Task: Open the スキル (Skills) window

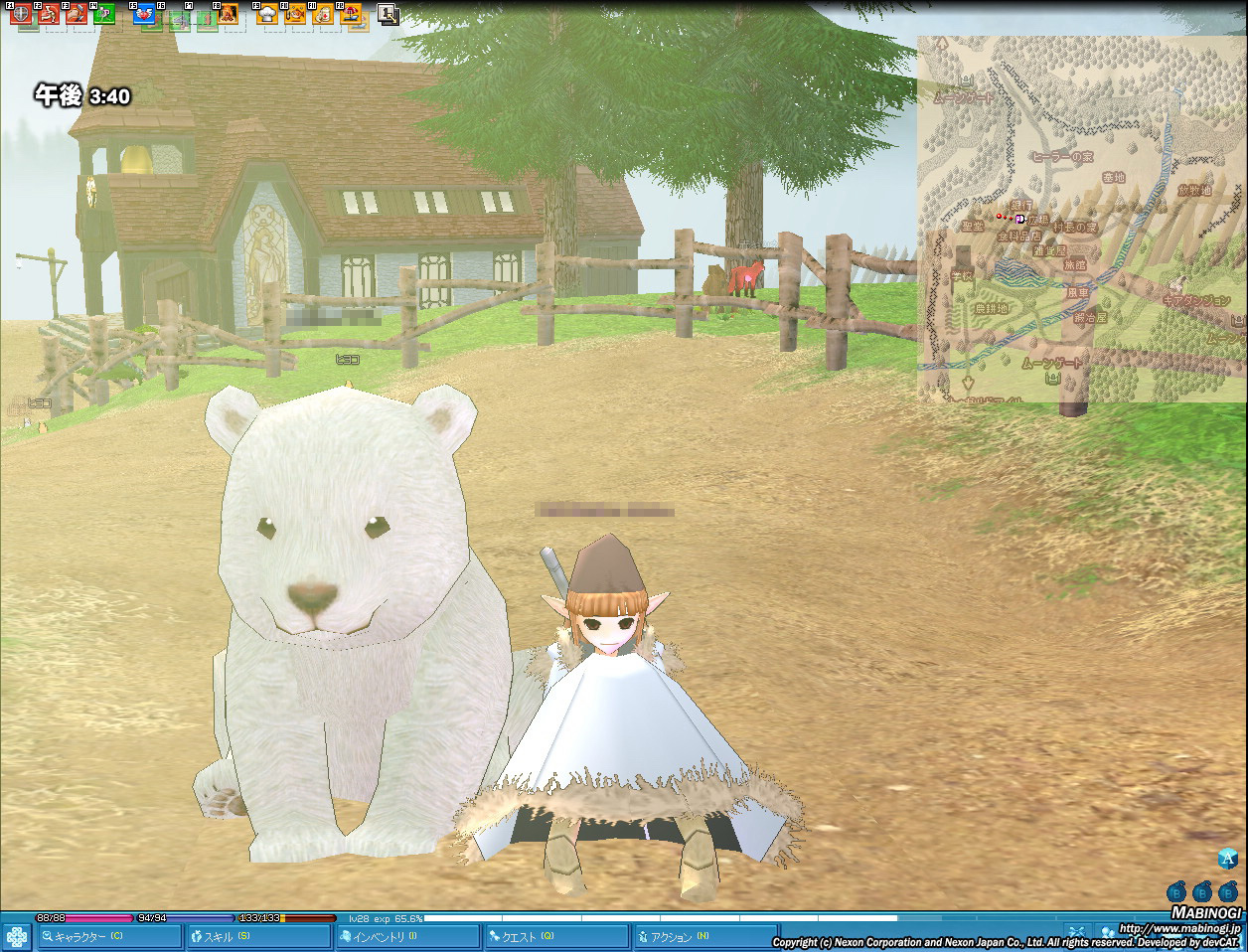Action: 258,936
